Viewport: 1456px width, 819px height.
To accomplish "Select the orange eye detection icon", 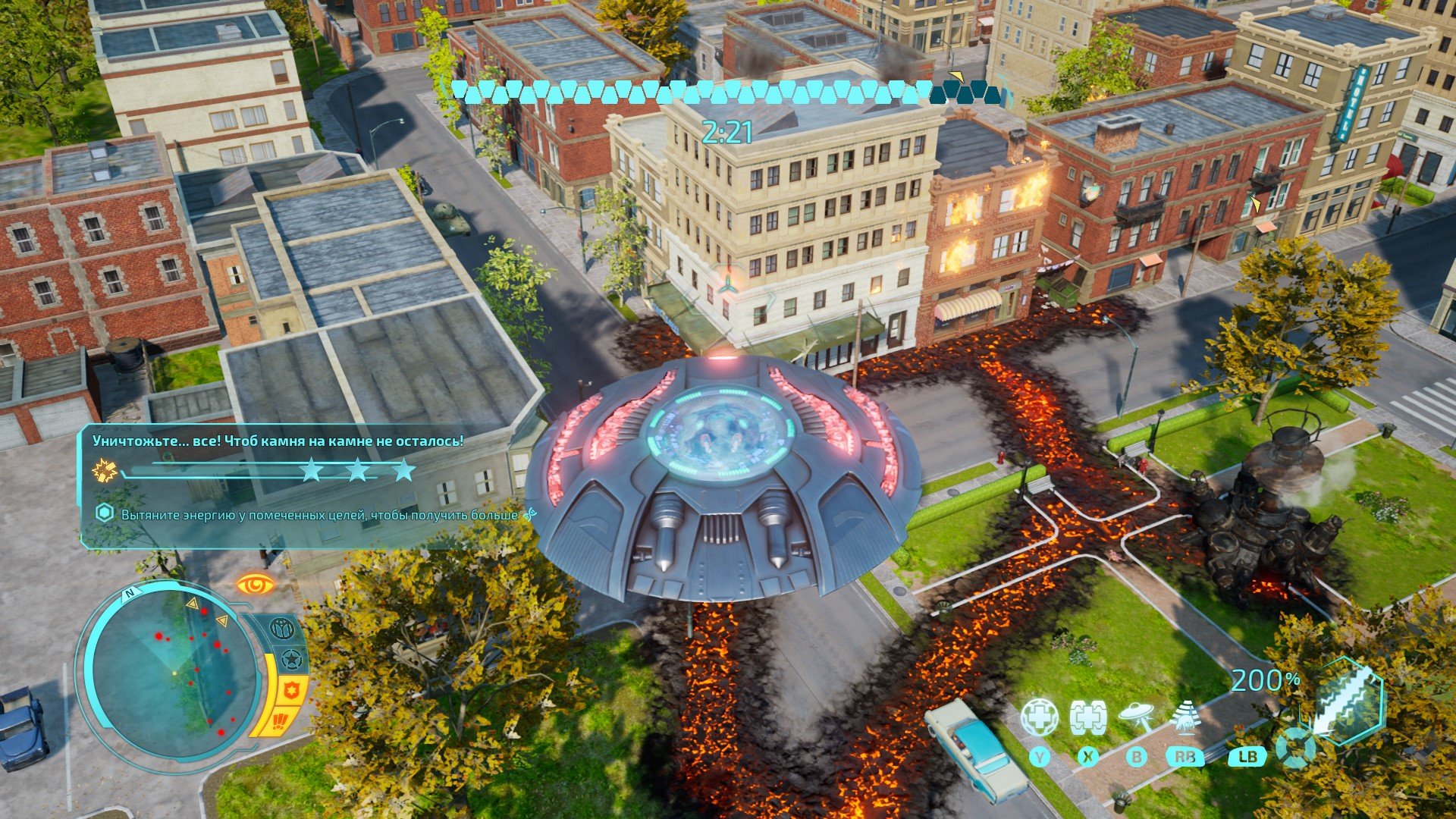I will point(255,585).
